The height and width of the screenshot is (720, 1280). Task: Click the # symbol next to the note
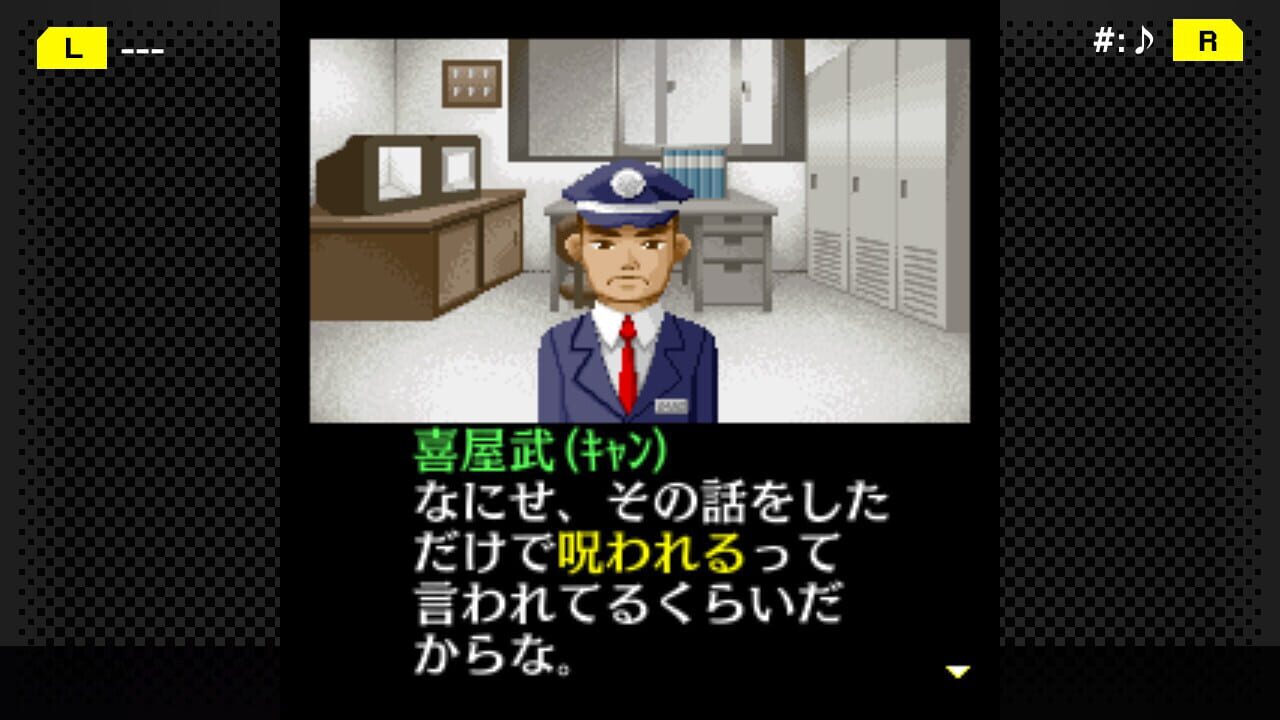click(x=1105, y=40)
